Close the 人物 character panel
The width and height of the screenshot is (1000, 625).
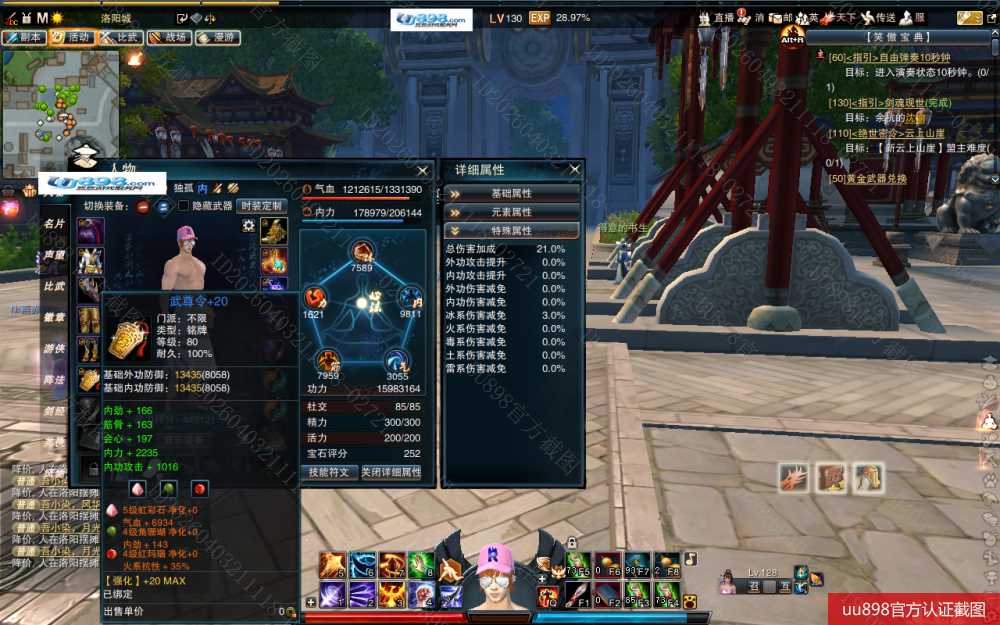point(422,170)
